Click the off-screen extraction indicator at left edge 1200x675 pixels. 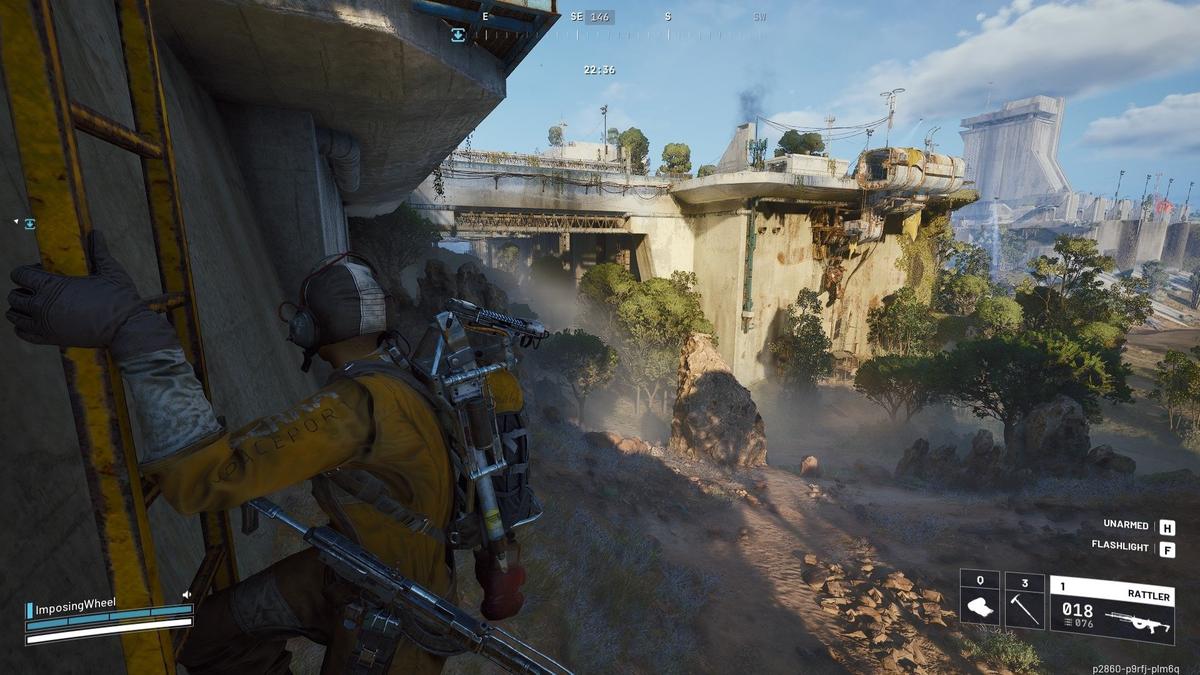point(29,223)
